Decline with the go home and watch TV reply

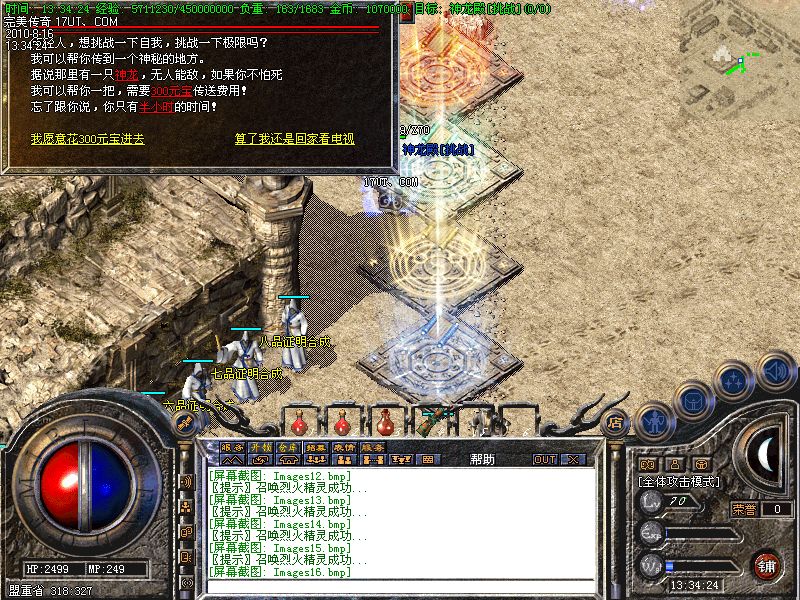(294, 139)
